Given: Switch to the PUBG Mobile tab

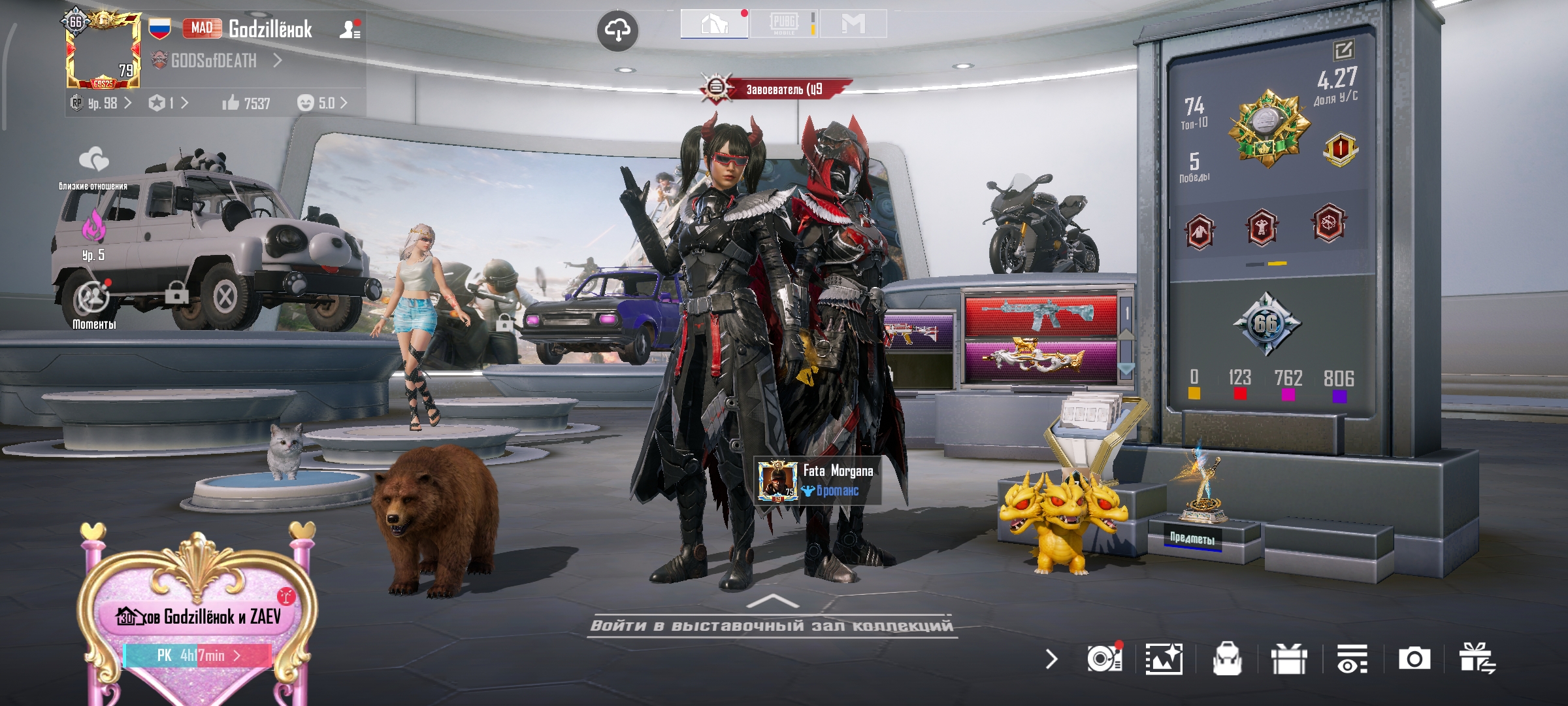Looking at the screenshot, I should pyautogui.click(x=784, y=24).
